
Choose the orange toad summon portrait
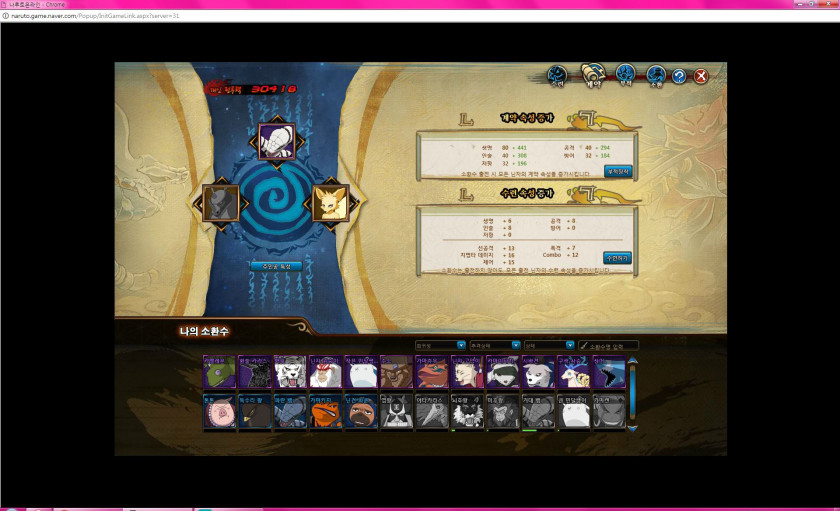tap(324, 412)
